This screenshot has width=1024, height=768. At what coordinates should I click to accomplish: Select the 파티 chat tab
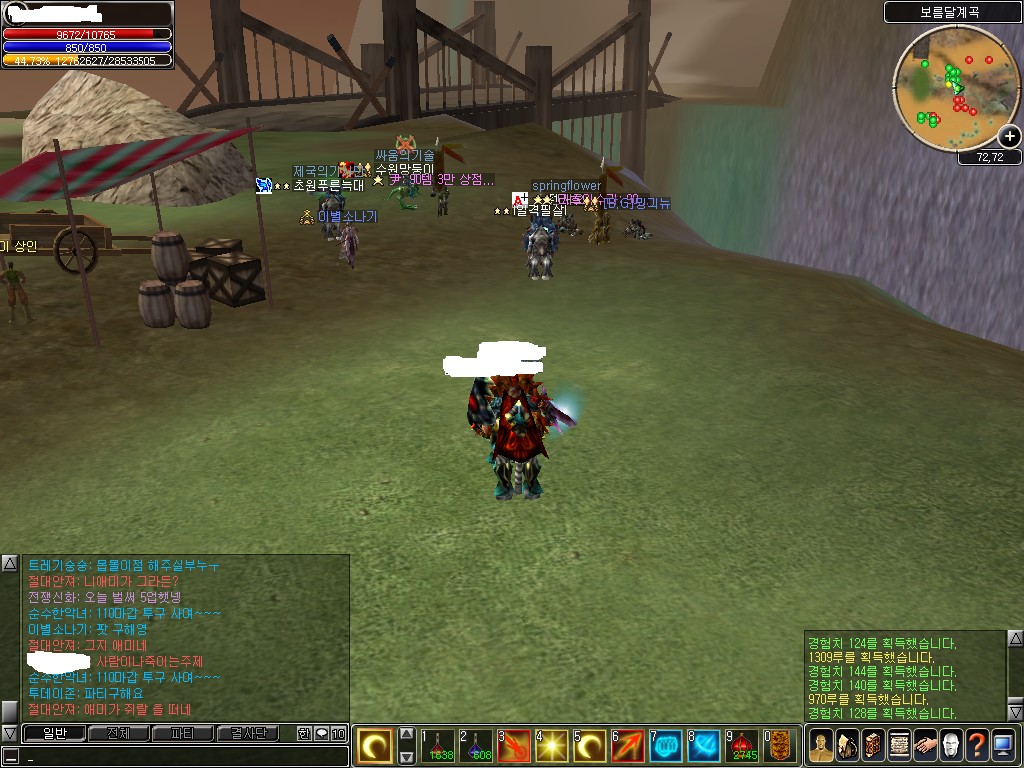click(x=182, y=733)
